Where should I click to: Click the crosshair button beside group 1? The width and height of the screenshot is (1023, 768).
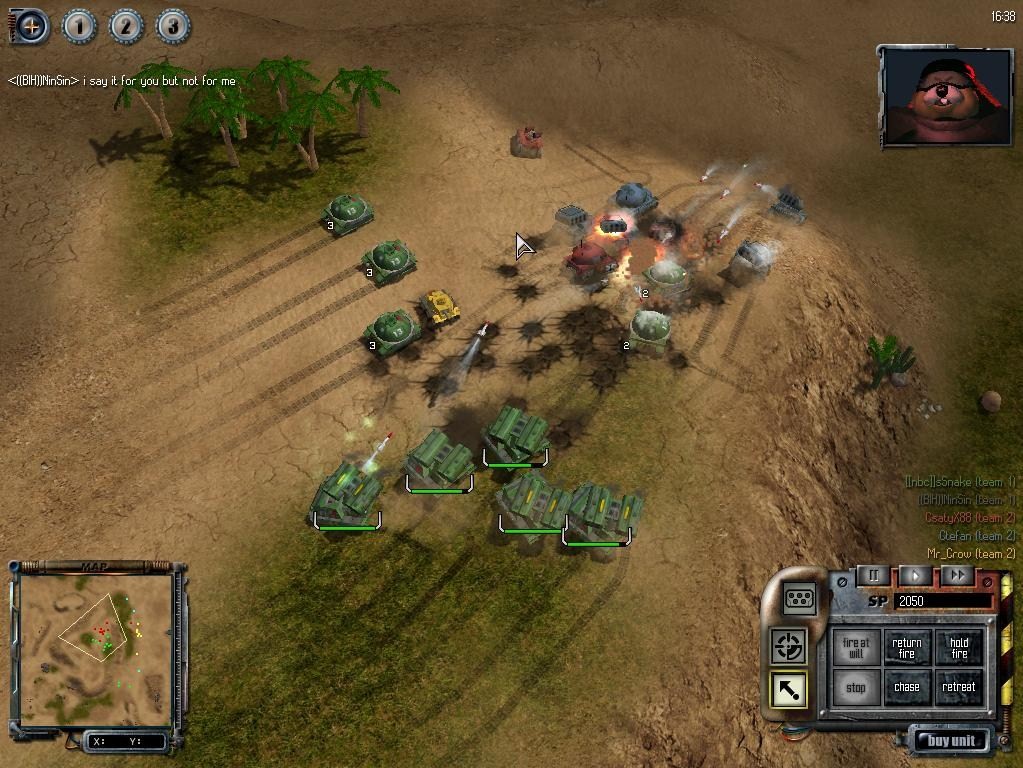(31, 26)
